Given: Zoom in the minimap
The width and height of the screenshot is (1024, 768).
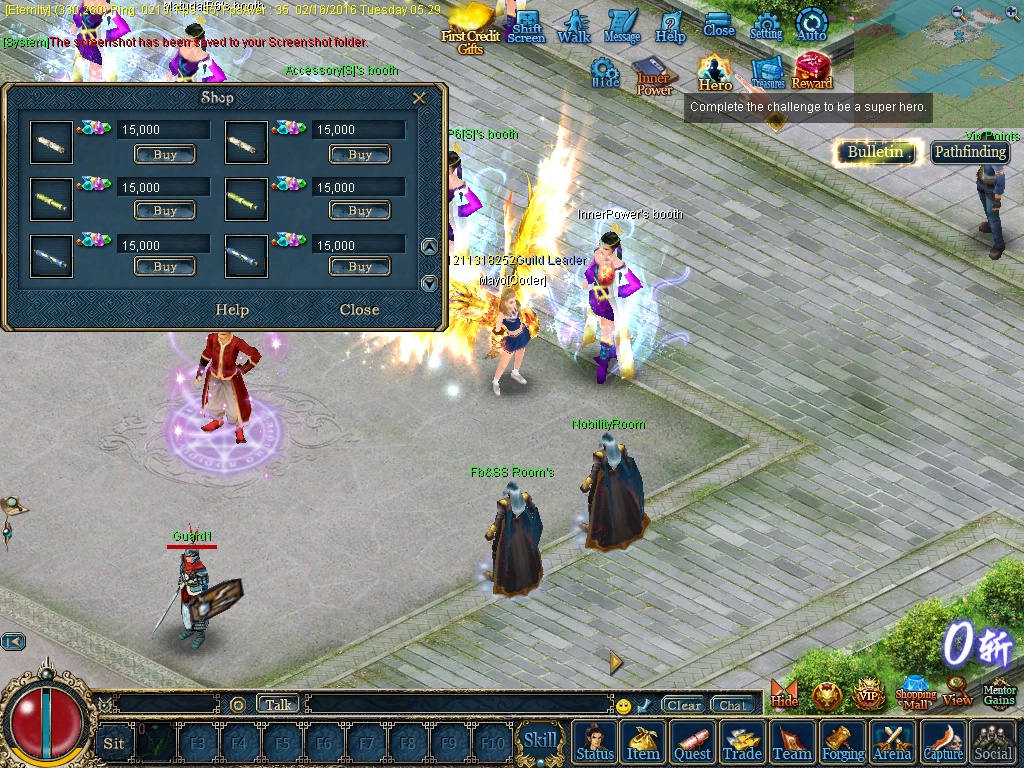Looking at the screenshot, I should pos(1012,13).
